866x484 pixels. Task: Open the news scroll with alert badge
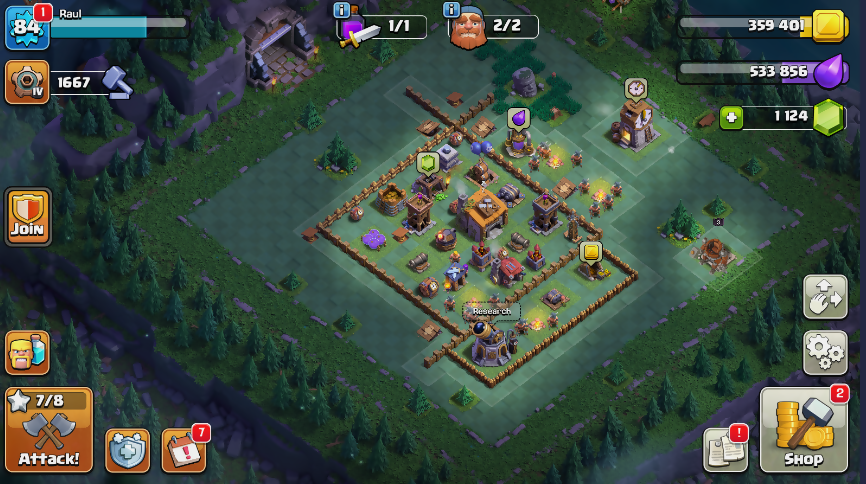click(x=725, y=449)
